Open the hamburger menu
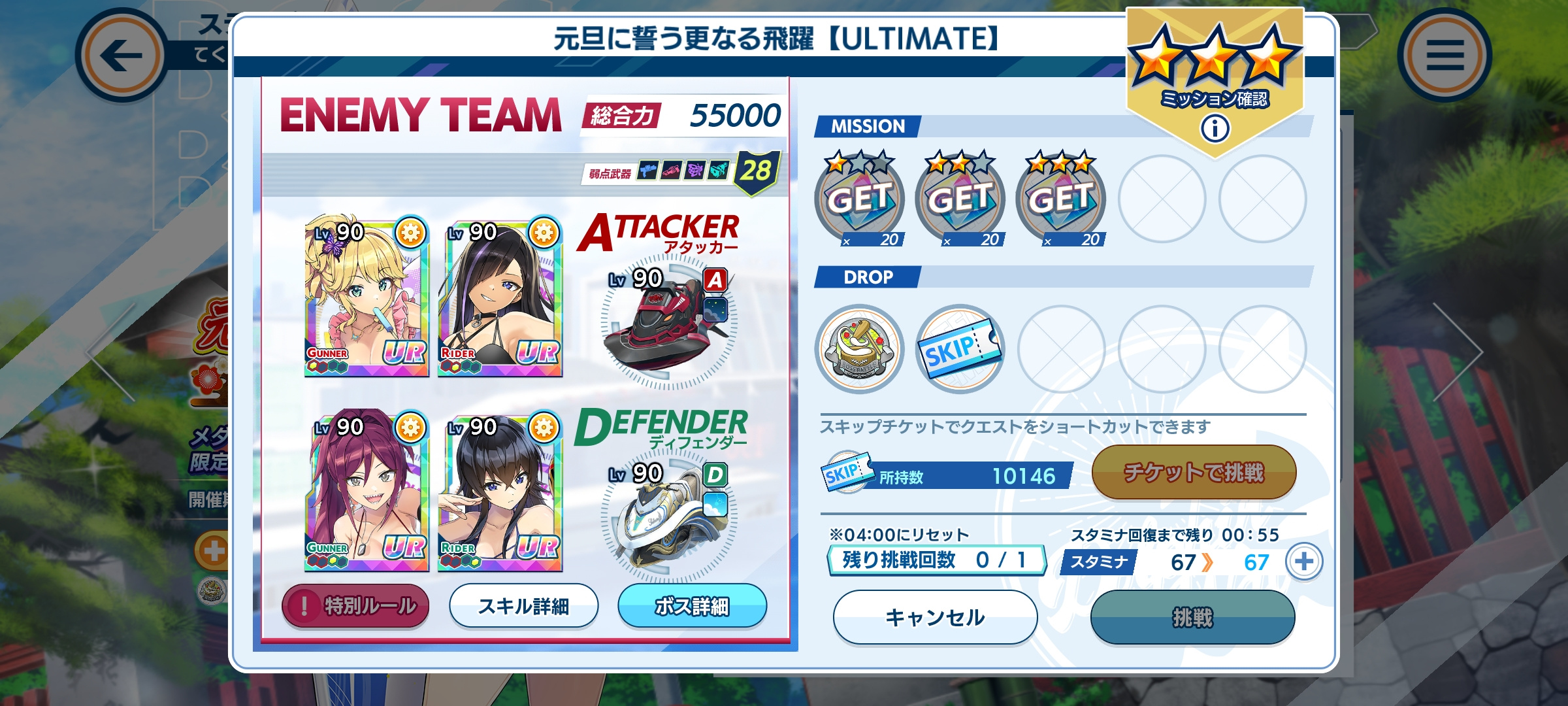The height and width of the screenshot is (706, 1568). (1444, 56)
